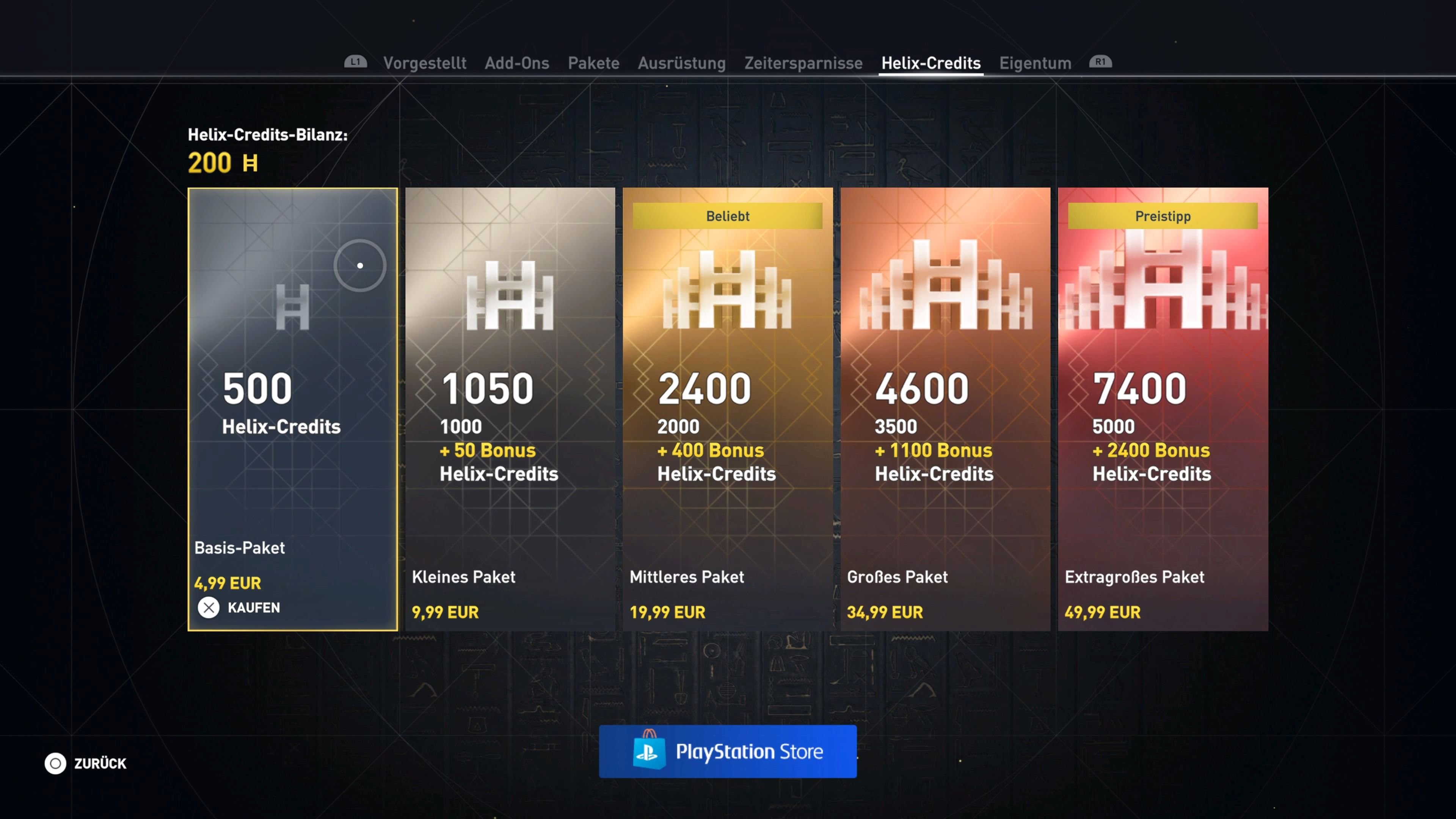This screenshot has height=819, width=1456.
Task: Select the Großes Paket with 4600 credits
Action: [x=945, y=409]
